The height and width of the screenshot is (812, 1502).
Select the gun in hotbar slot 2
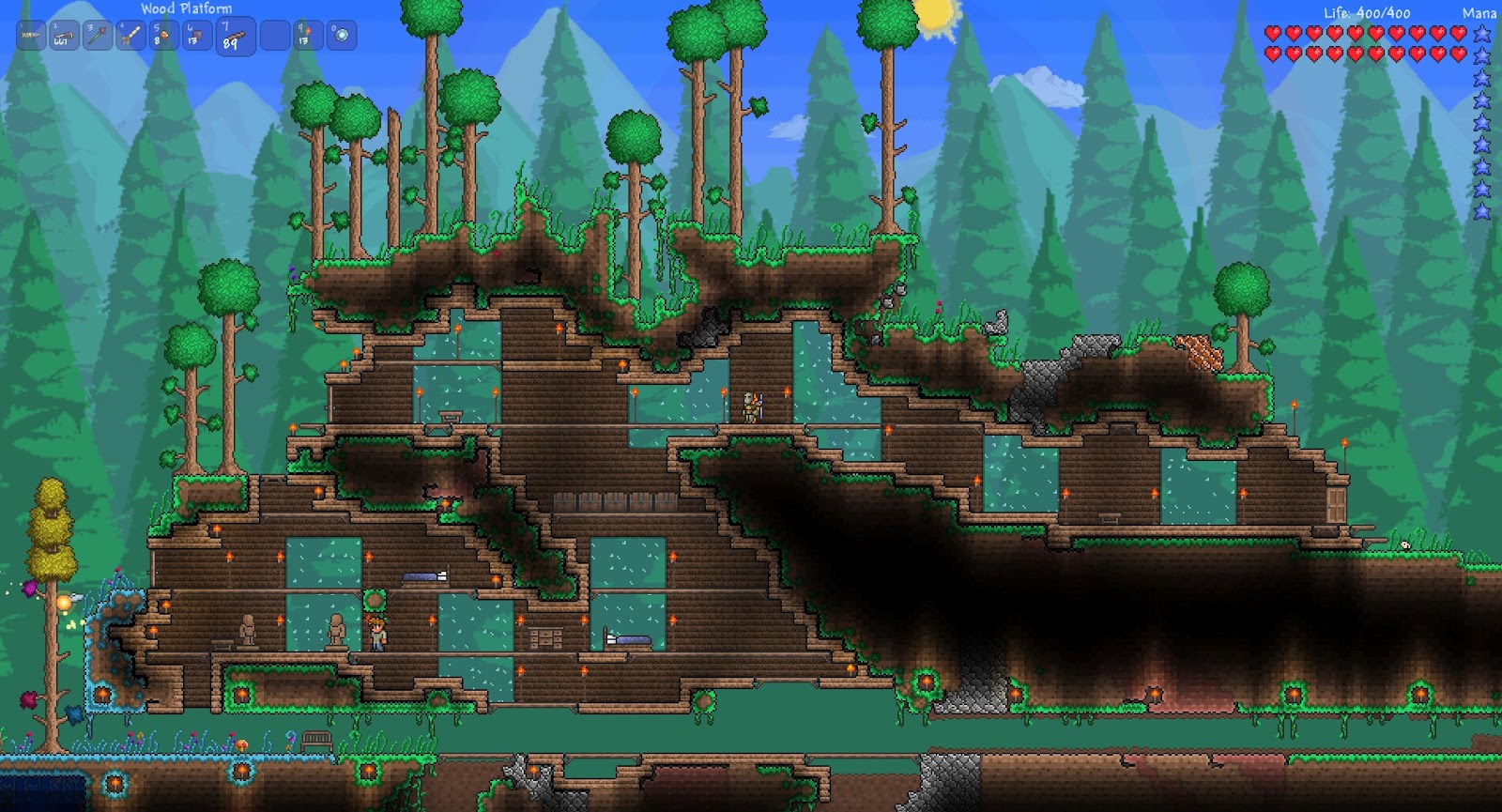coord(64,35)
